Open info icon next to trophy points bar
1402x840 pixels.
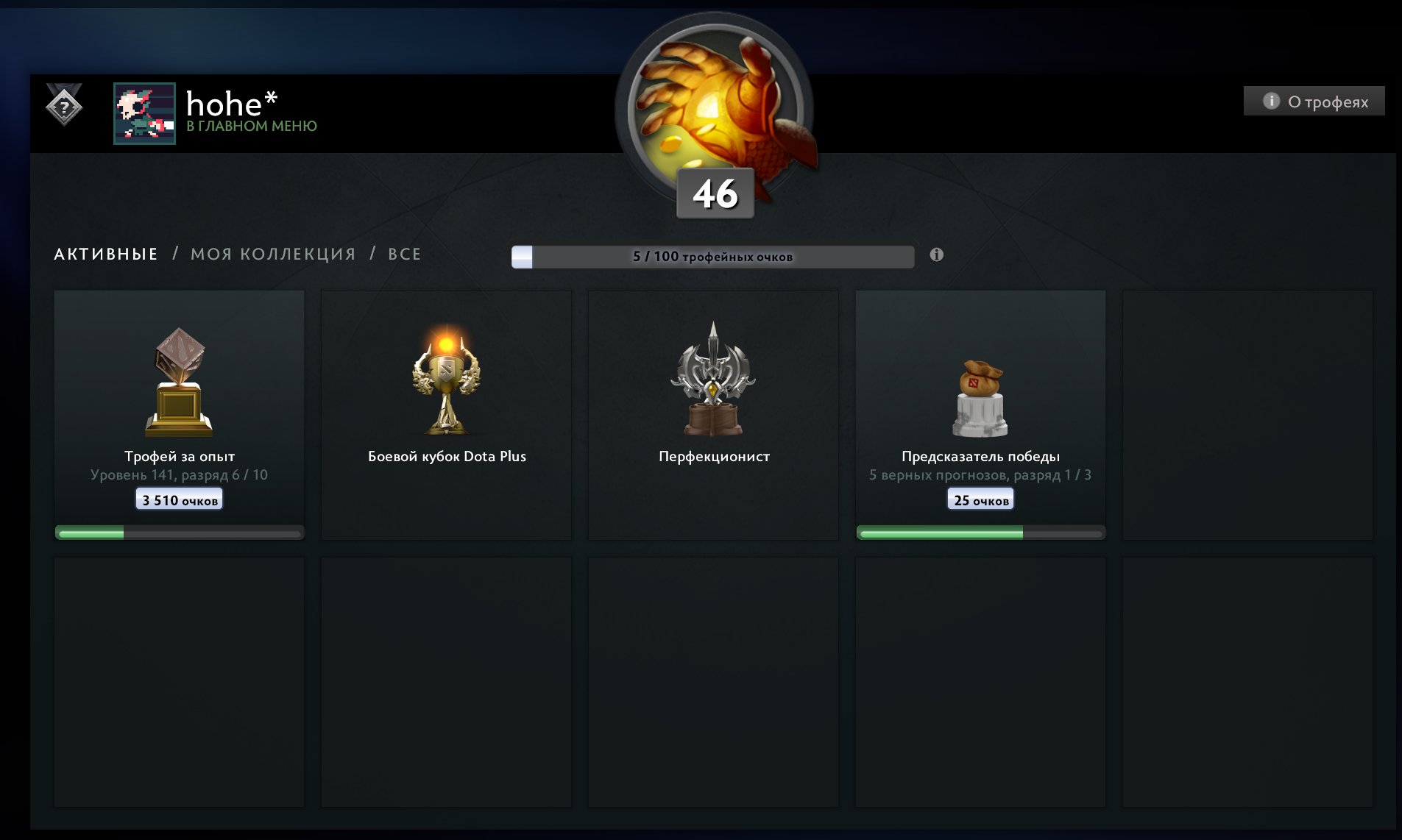coord(936,254)
